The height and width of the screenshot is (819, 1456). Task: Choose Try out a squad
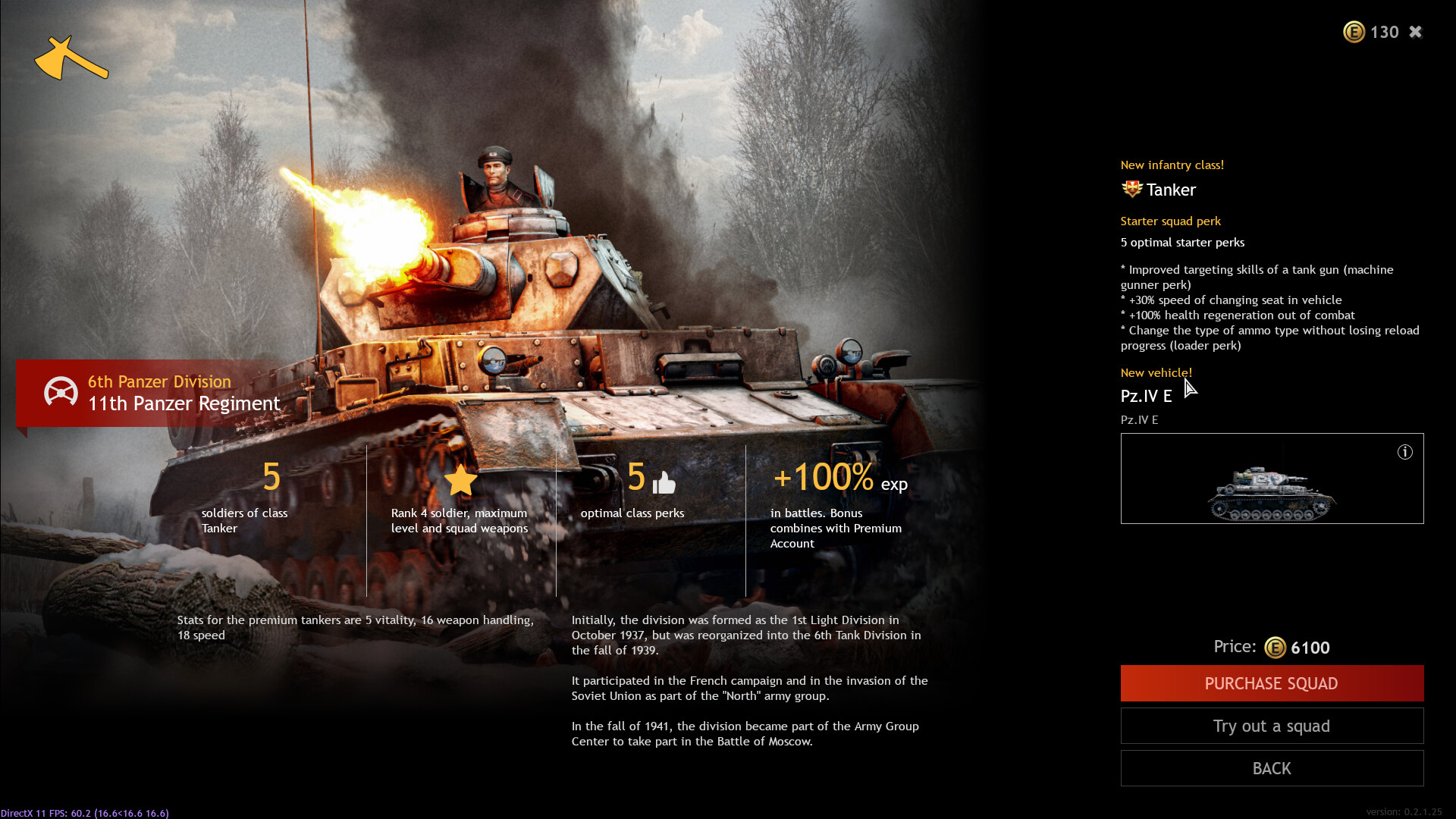tap(1272, 726)
